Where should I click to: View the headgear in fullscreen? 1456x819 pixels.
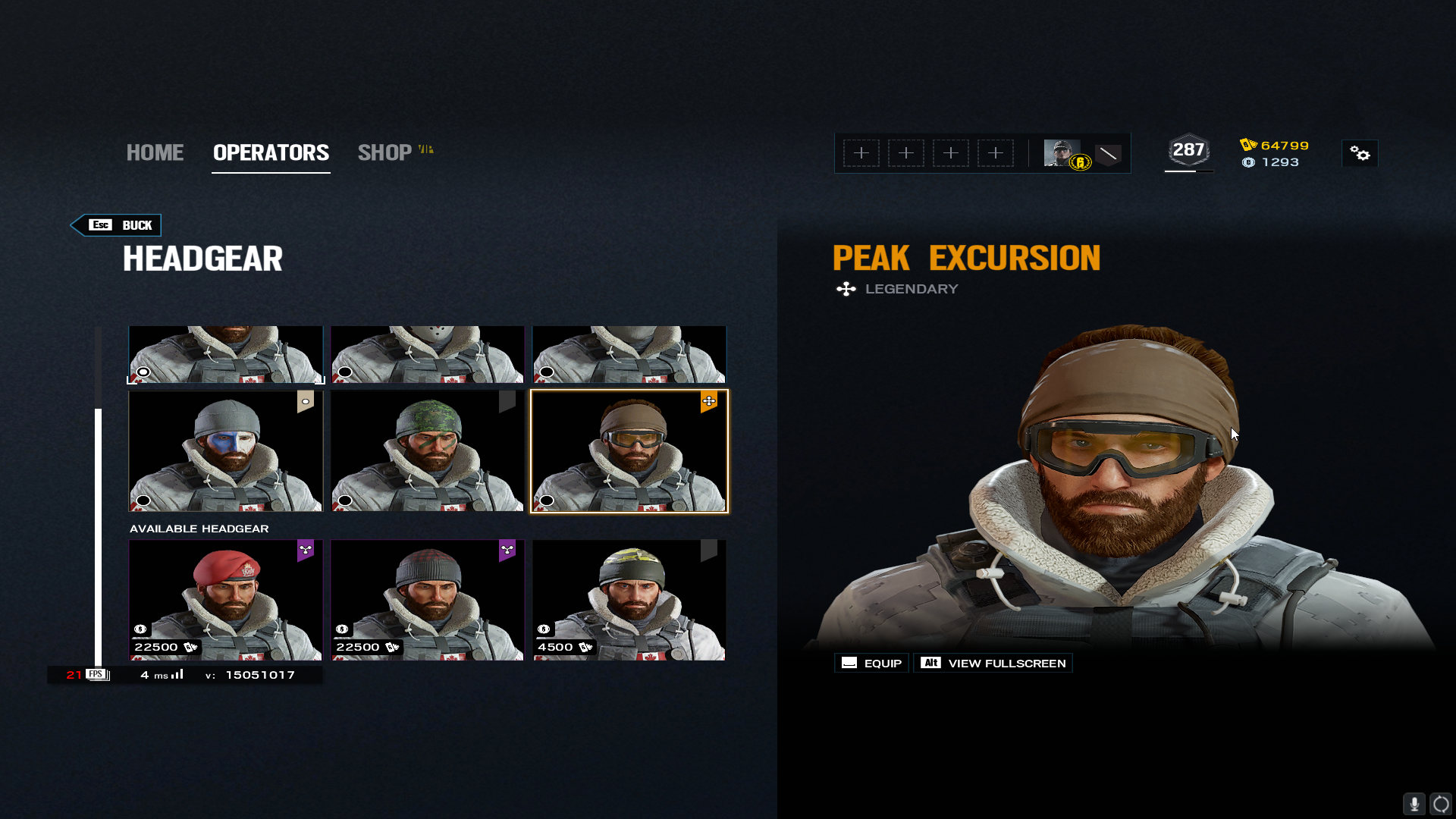[x=993, y=664]
